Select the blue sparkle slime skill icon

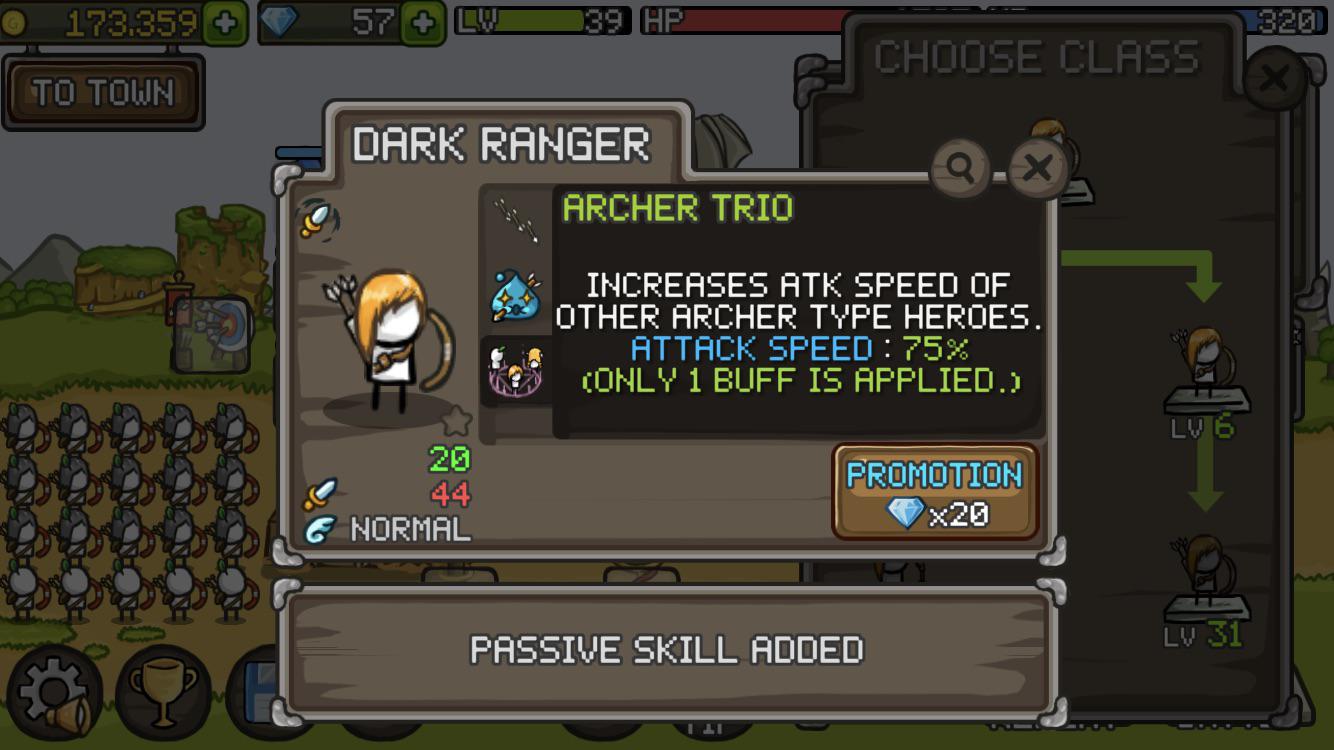coord(516,296)
